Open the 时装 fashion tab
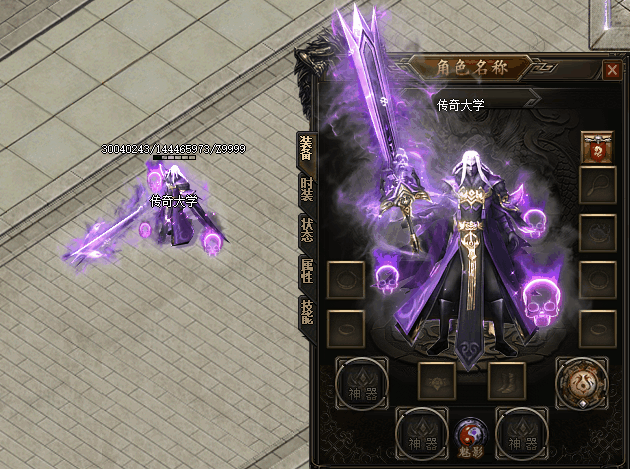630x469 pixels. (x=306, y=189)
